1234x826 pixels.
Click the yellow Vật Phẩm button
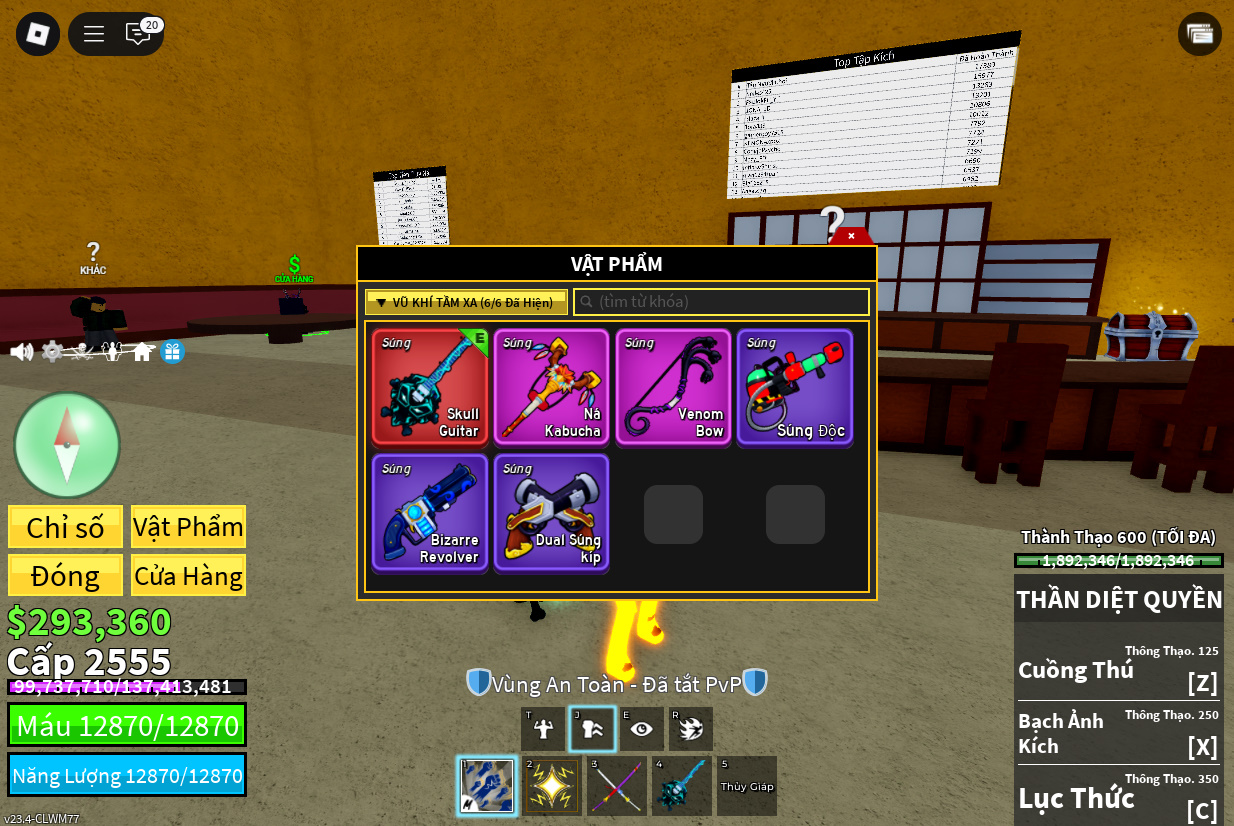click(188, 527)
